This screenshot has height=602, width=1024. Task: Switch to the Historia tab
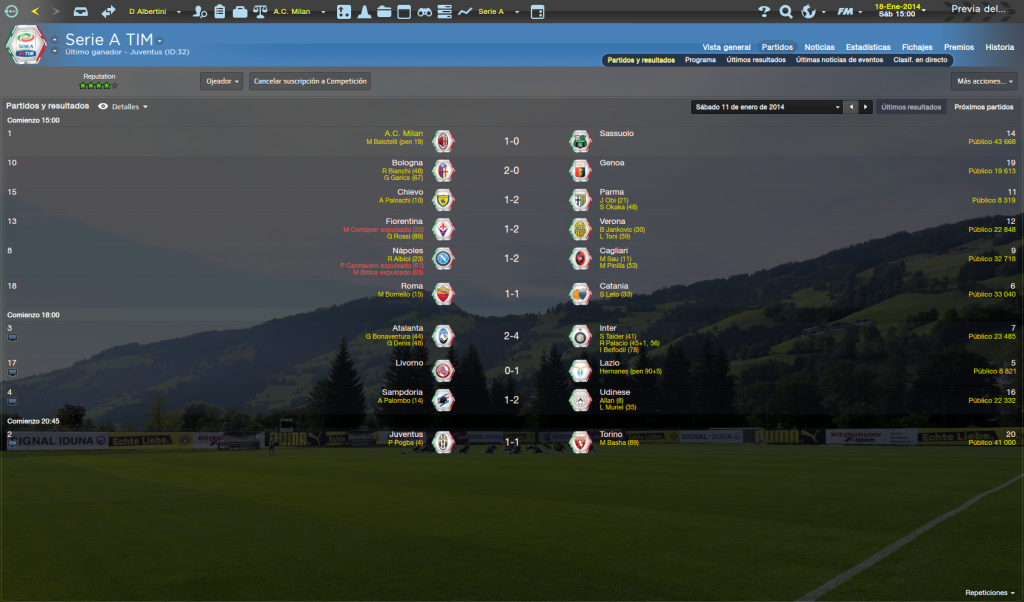click(x=999, y=47)
